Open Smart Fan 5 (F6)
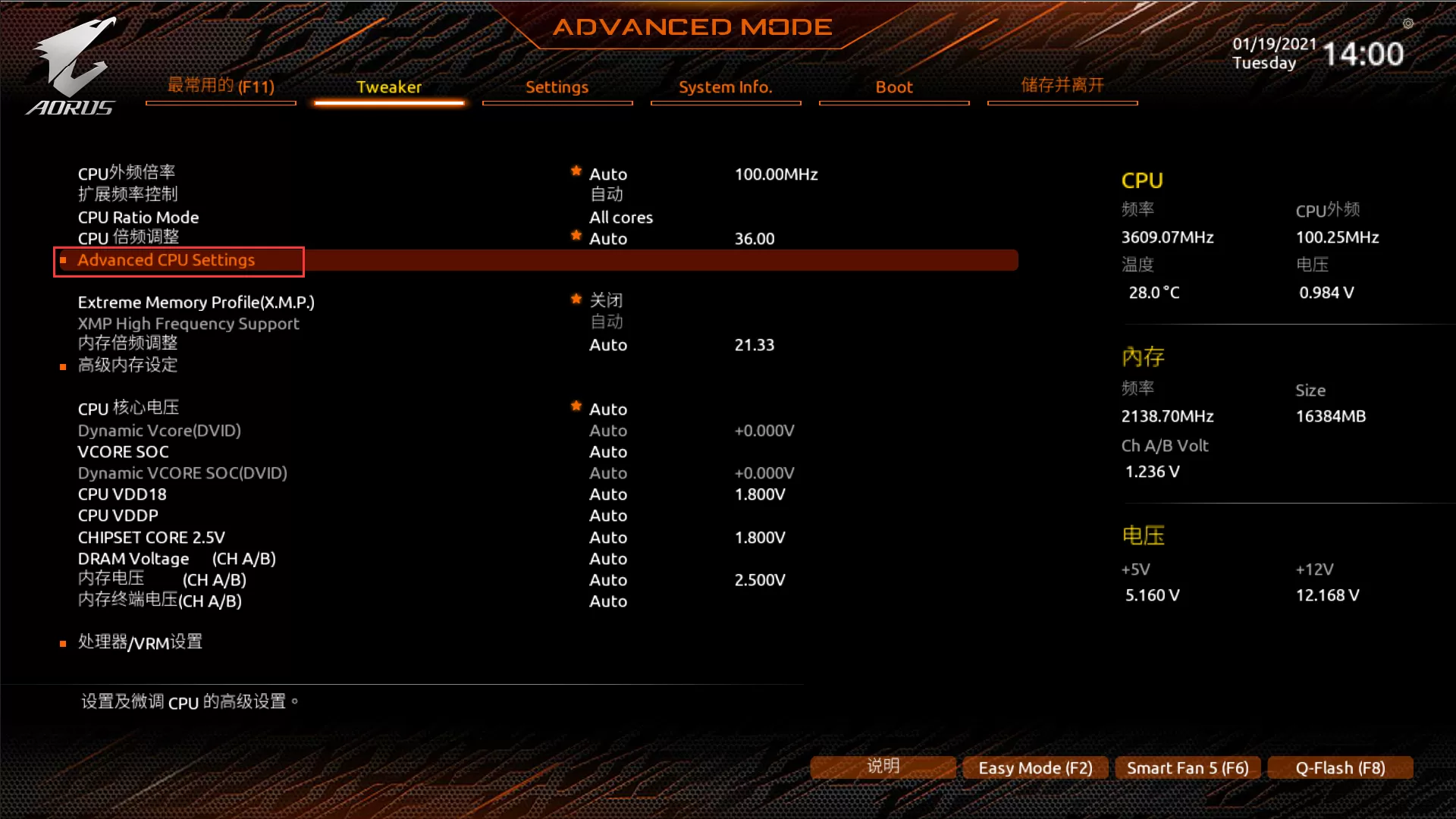This screenshot has width=1456, height=819. pyautogui.click(x=1188, y=768)
